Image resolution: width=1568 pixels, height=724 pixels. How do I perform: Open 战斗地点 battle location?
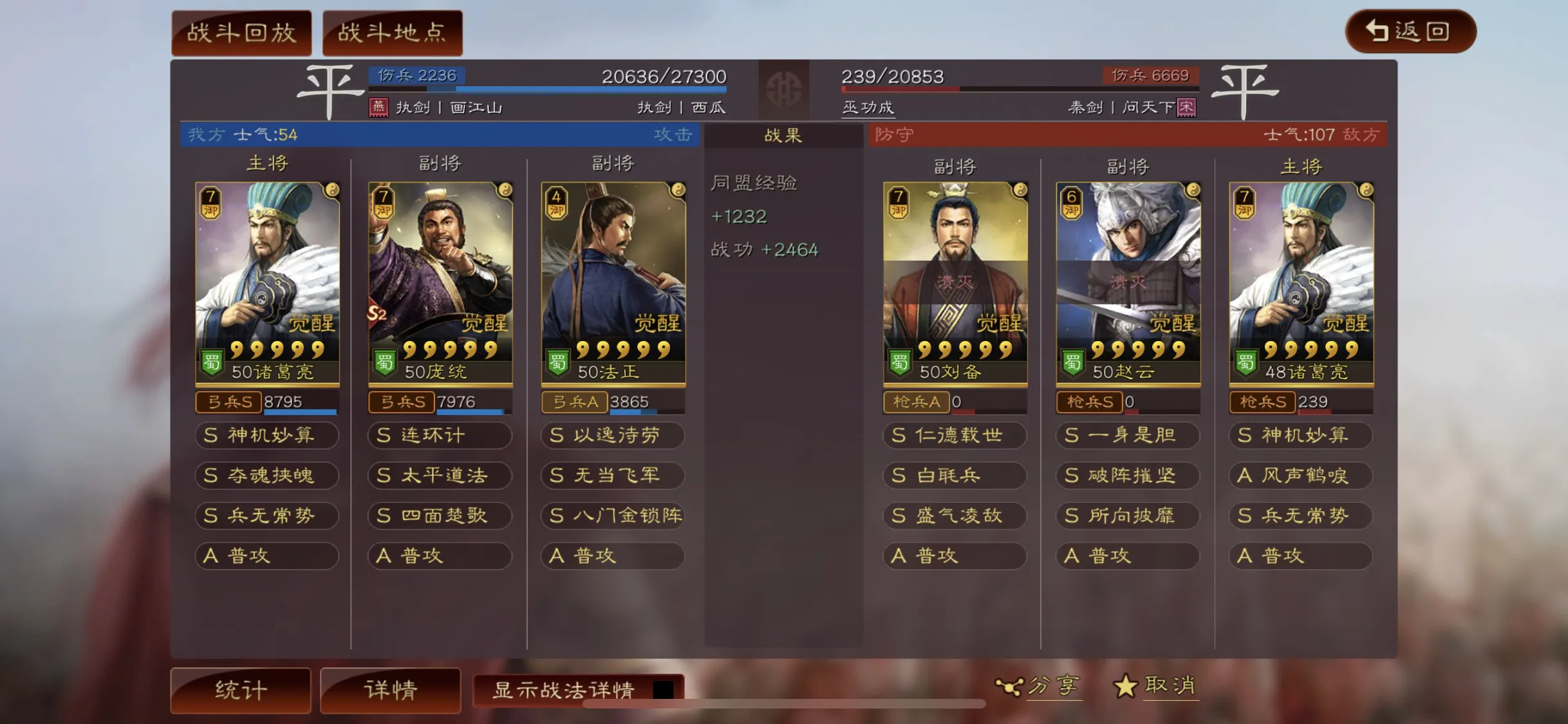click(x=393, y=32)
